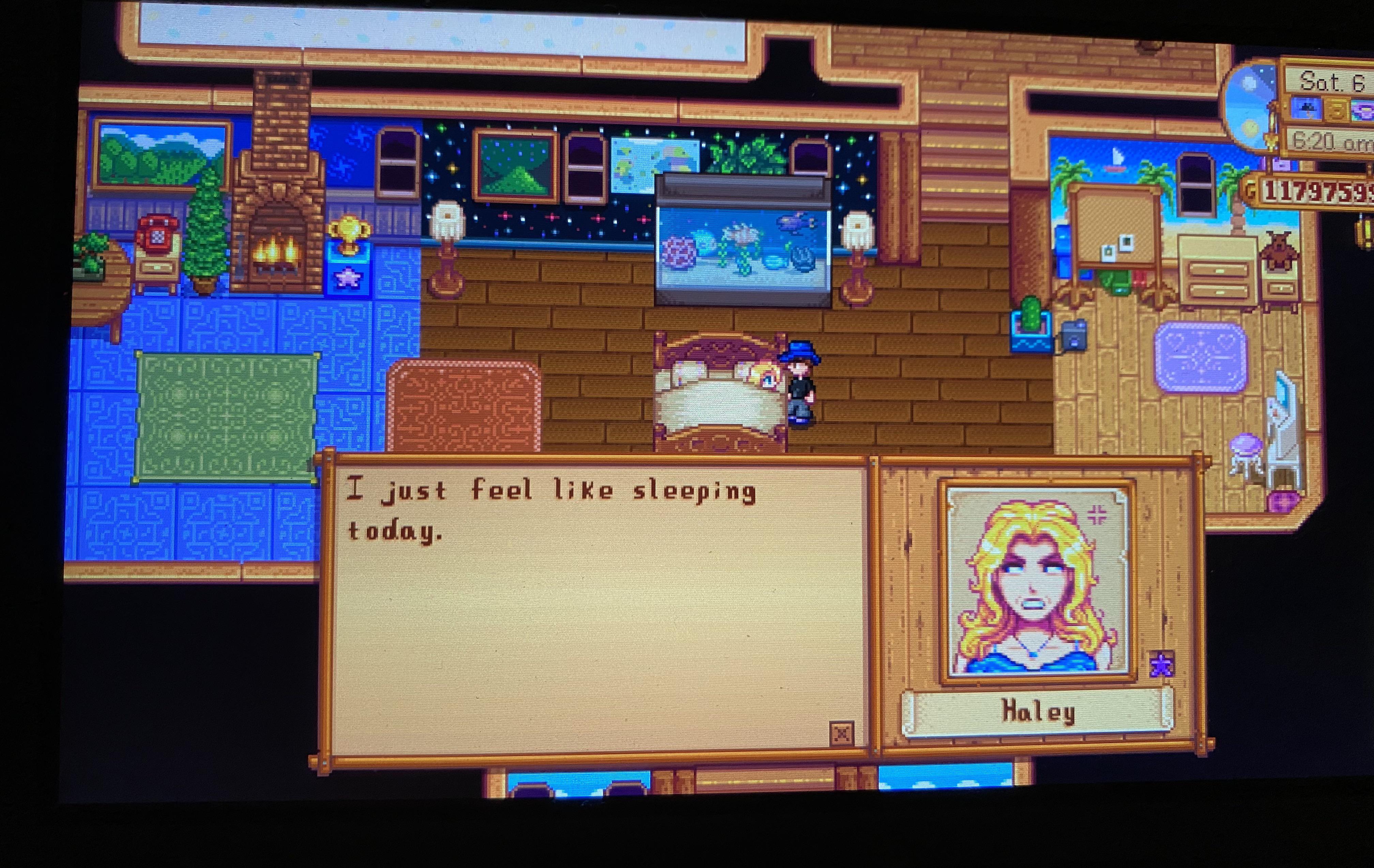This screenshot has height=868, width=1374.
Task: Select the sparkle symbol above Haley's head in the portrait
Action: pyautogui.click(x=1098, y=514)
